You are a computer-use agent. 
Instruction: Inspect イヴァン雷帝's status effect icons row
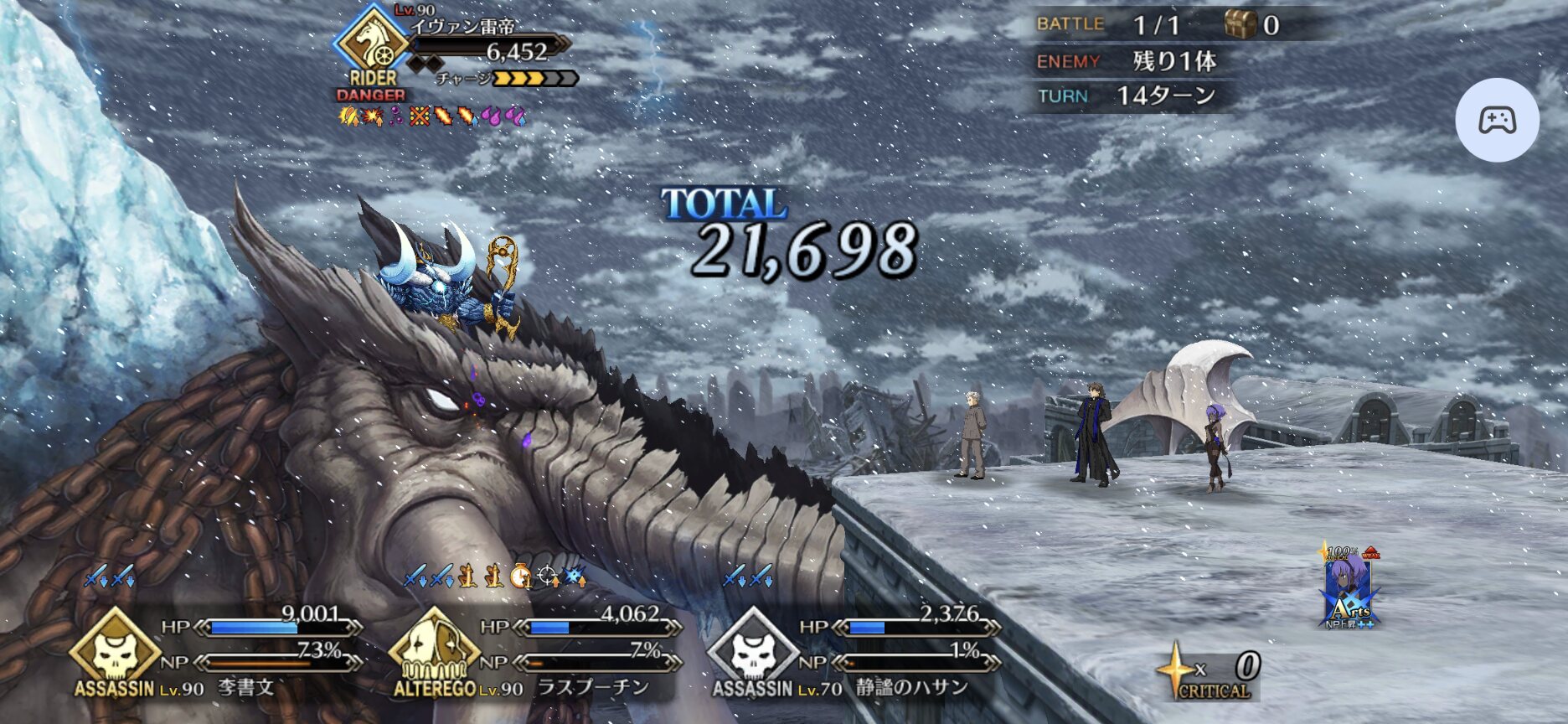click(x=432, y=116)
